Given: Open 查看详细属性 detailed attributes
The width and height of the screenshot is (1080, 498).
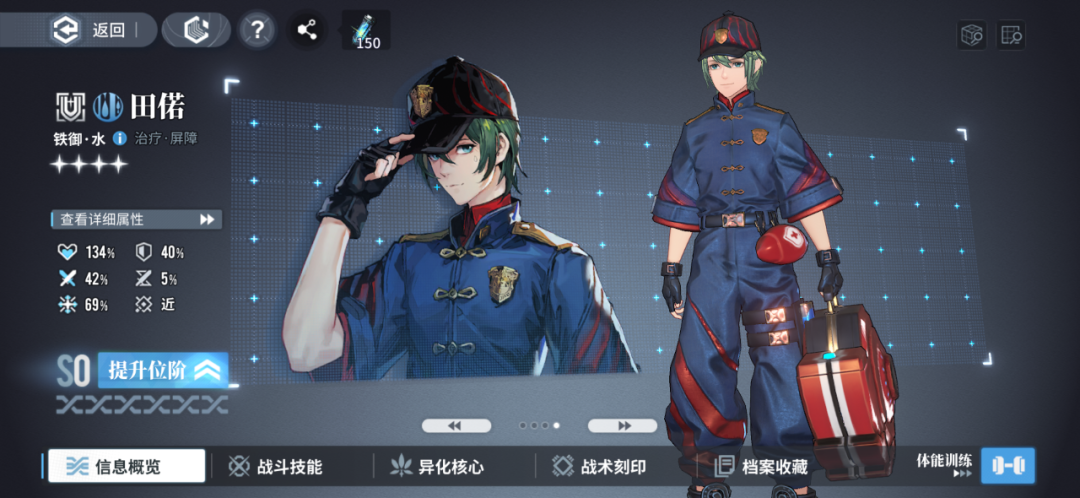Looking at the screenshot, I should (136, 219).
